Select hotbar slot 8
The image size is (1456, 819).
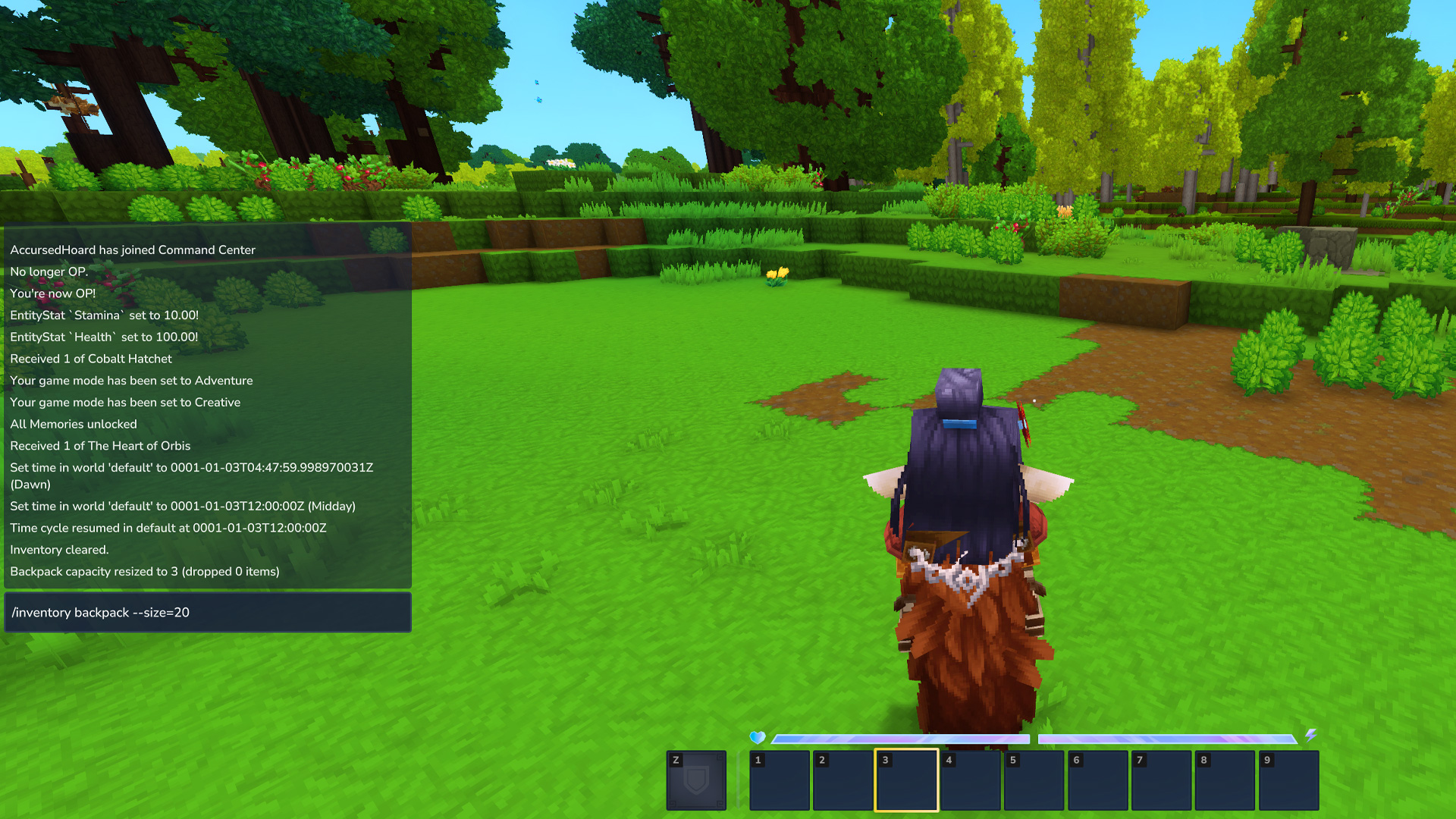[x=1225, y=780]
